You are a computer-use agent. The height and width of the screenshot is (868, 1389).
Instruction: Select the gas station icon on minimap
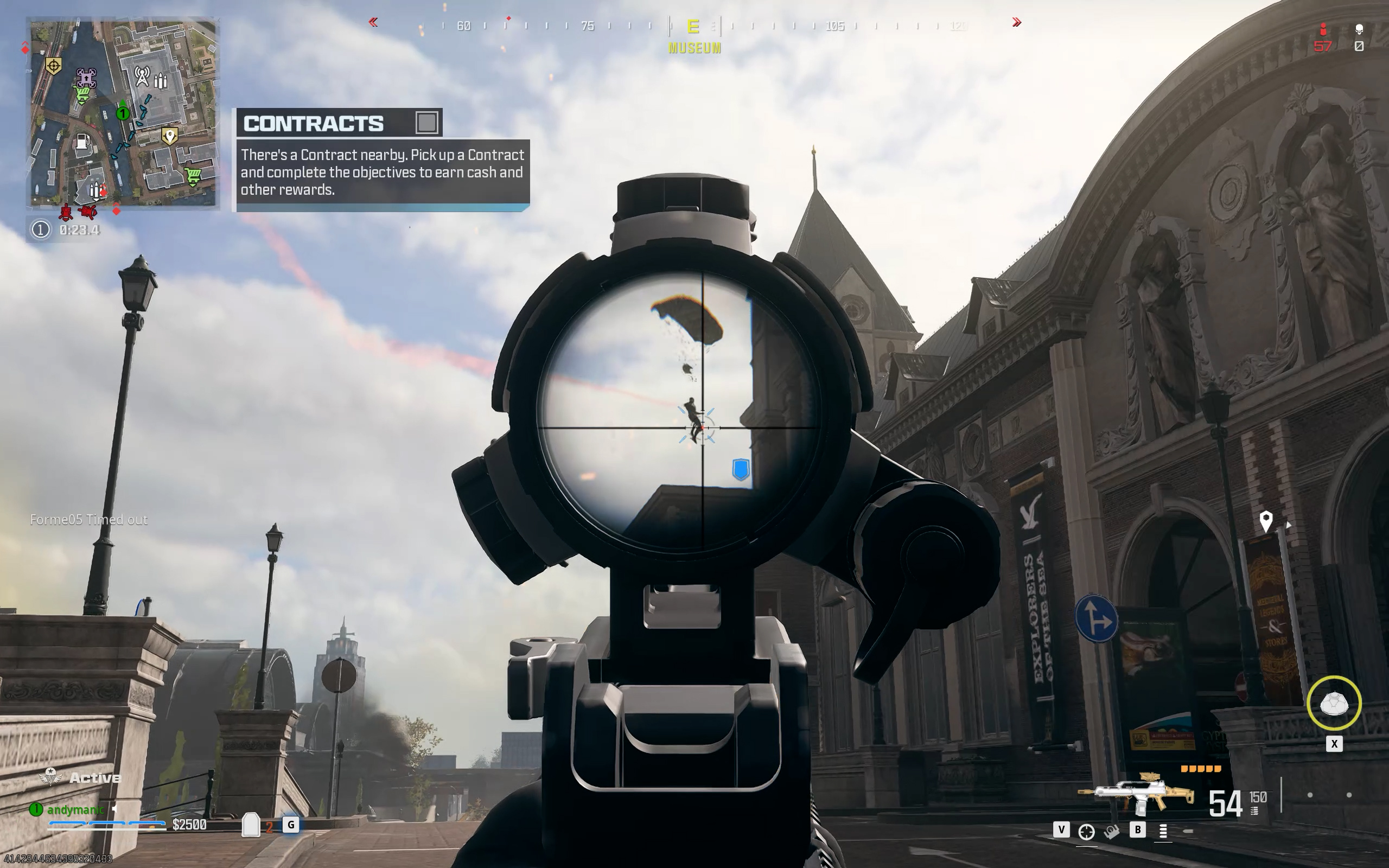pyautogui.click(x=82, y=142)
